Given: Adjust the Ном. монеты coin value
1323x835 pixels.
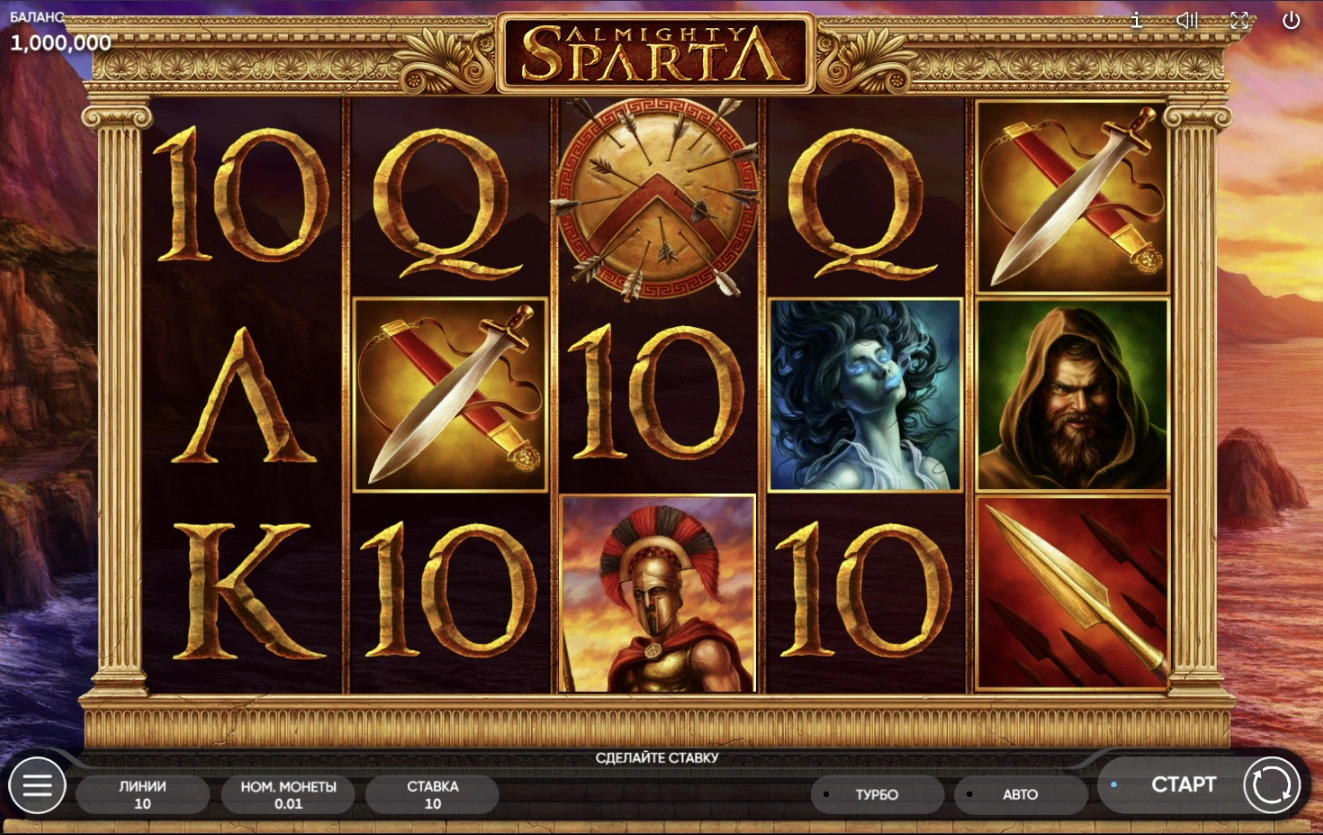Looking at the screenshot, I should 288,794.
